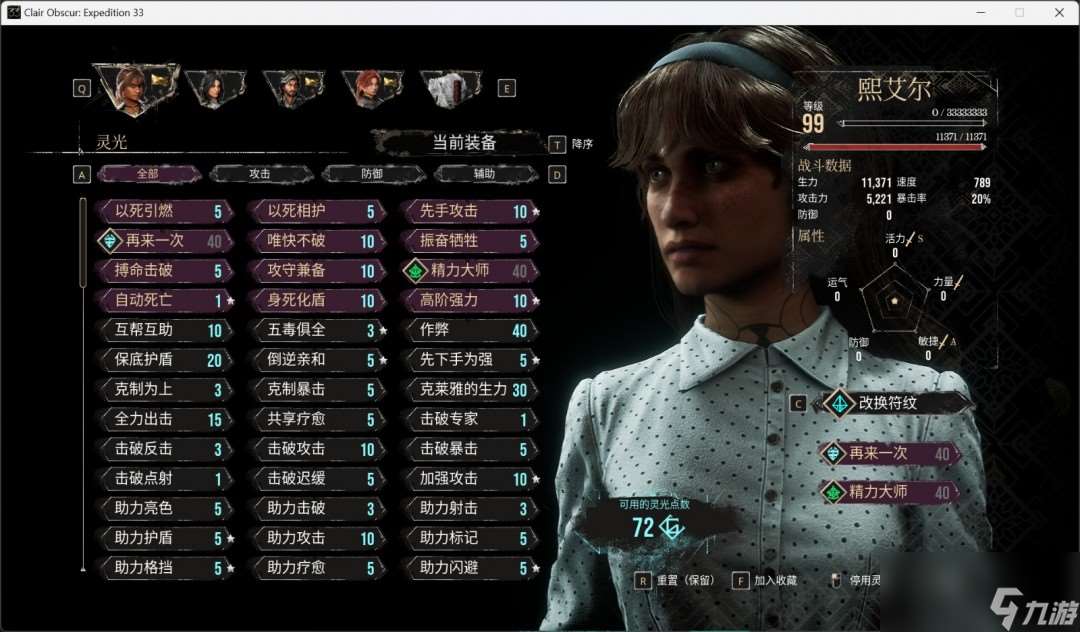Select the equipped 精力大师 pictos slot
This screenshot has width=1080, height=632.
[x=887, y=492]
